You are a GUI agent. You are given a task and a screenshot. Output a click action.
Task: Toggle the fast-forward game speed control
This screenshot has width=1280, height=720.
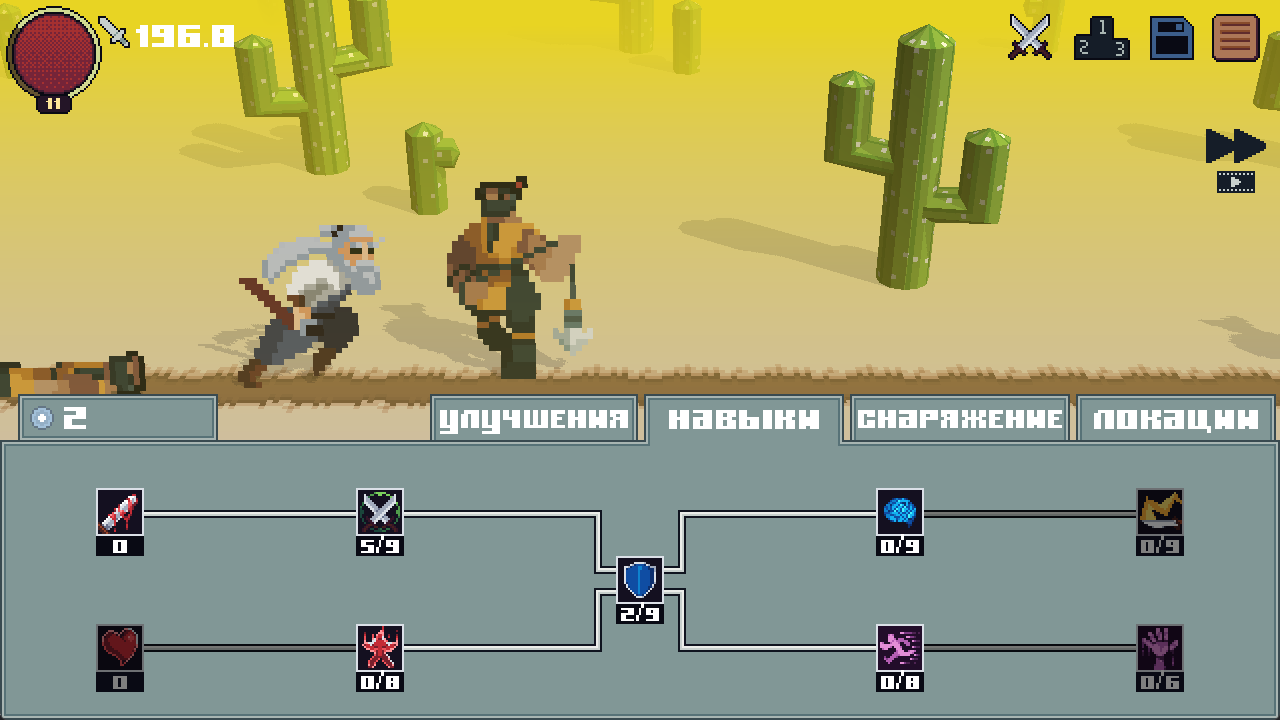click(x=1234, y=145)
